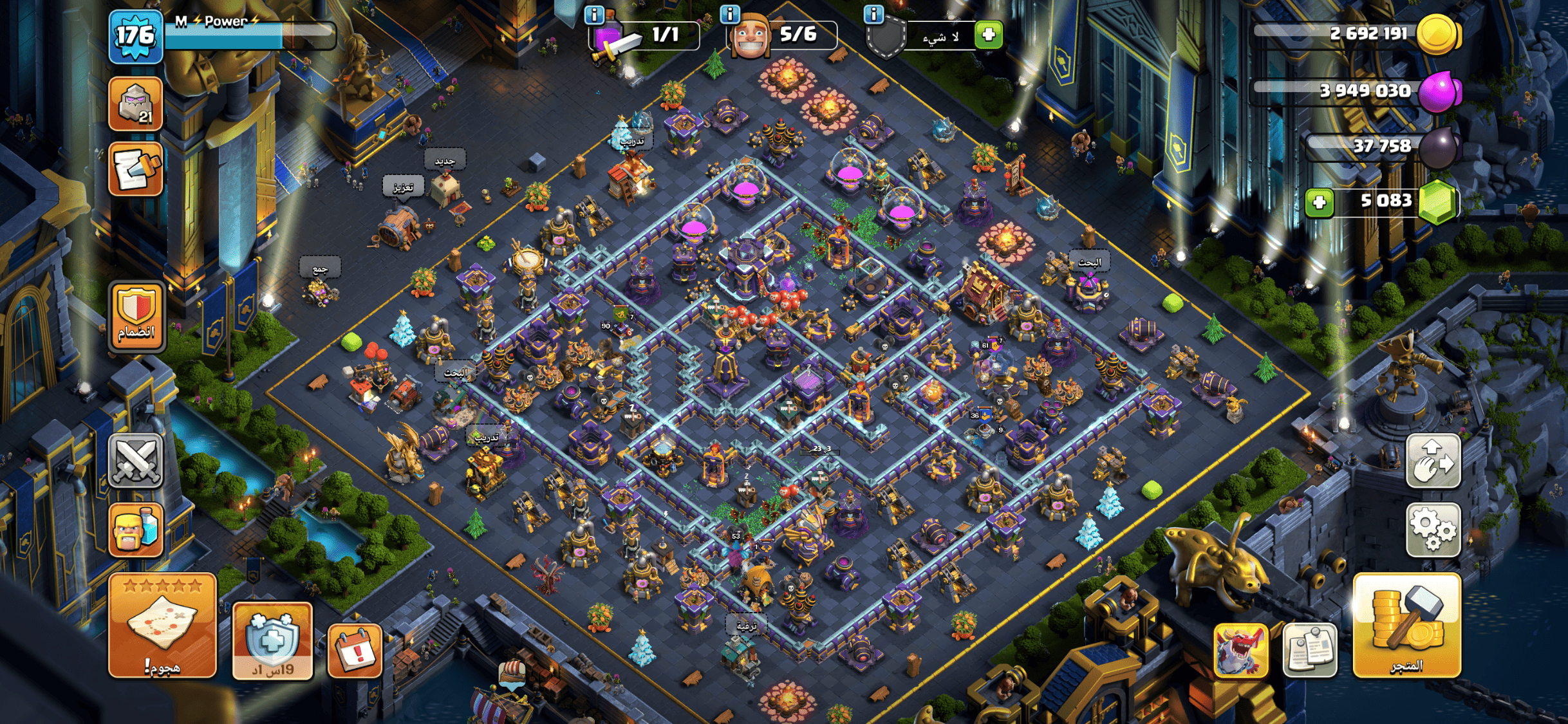The image size is (1568, 724).
Task: Start an attack with the map button
Action: [x=162, y=626]
